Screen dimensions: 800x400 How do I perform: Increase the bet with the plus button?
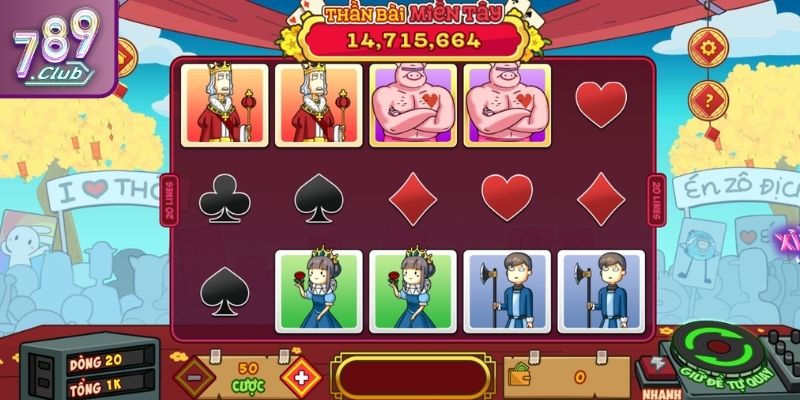pyautogui.click(x=299, y=377)
